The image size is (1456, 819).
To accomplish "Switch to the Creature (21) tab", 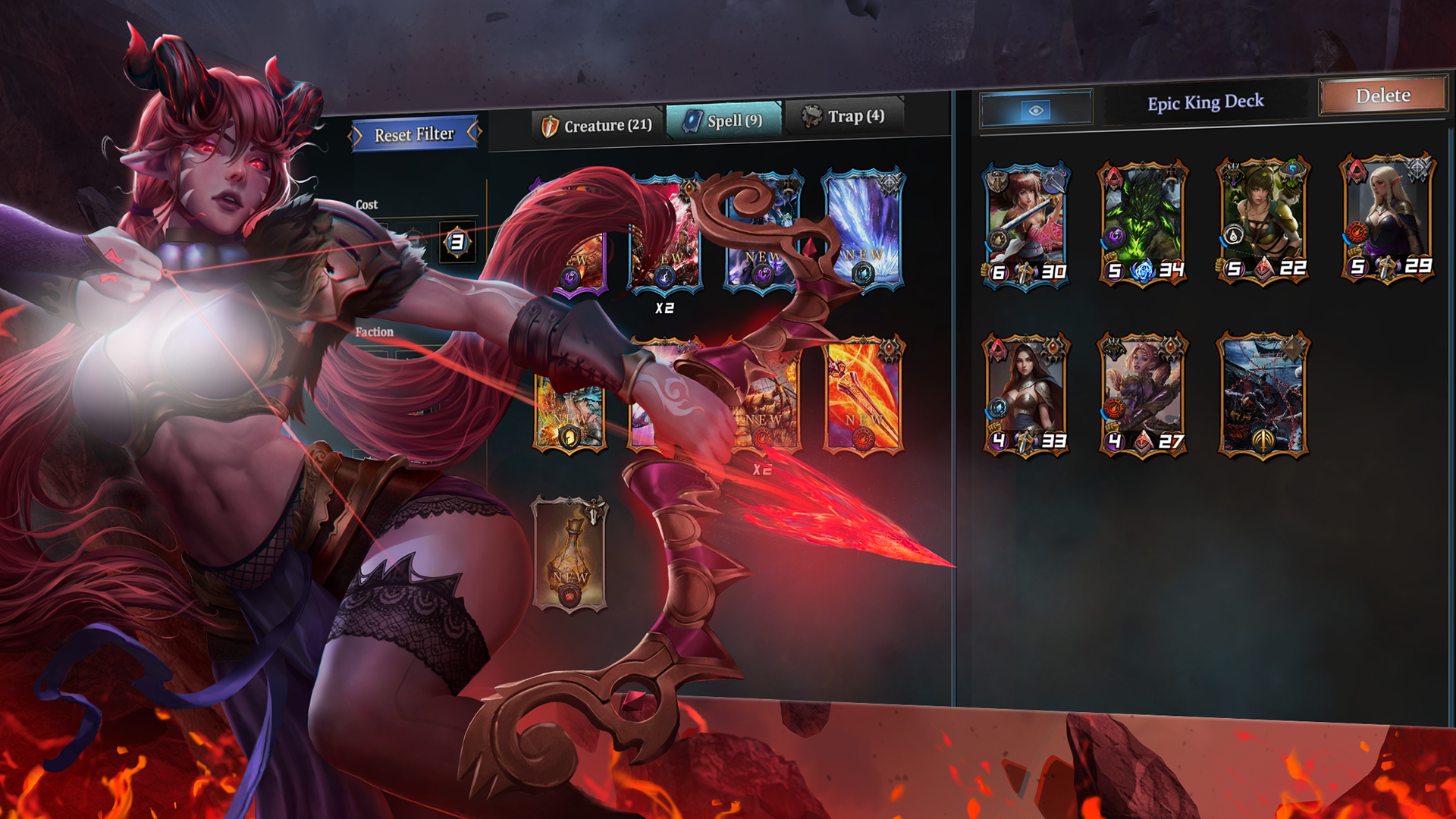I will pos(599,126).
